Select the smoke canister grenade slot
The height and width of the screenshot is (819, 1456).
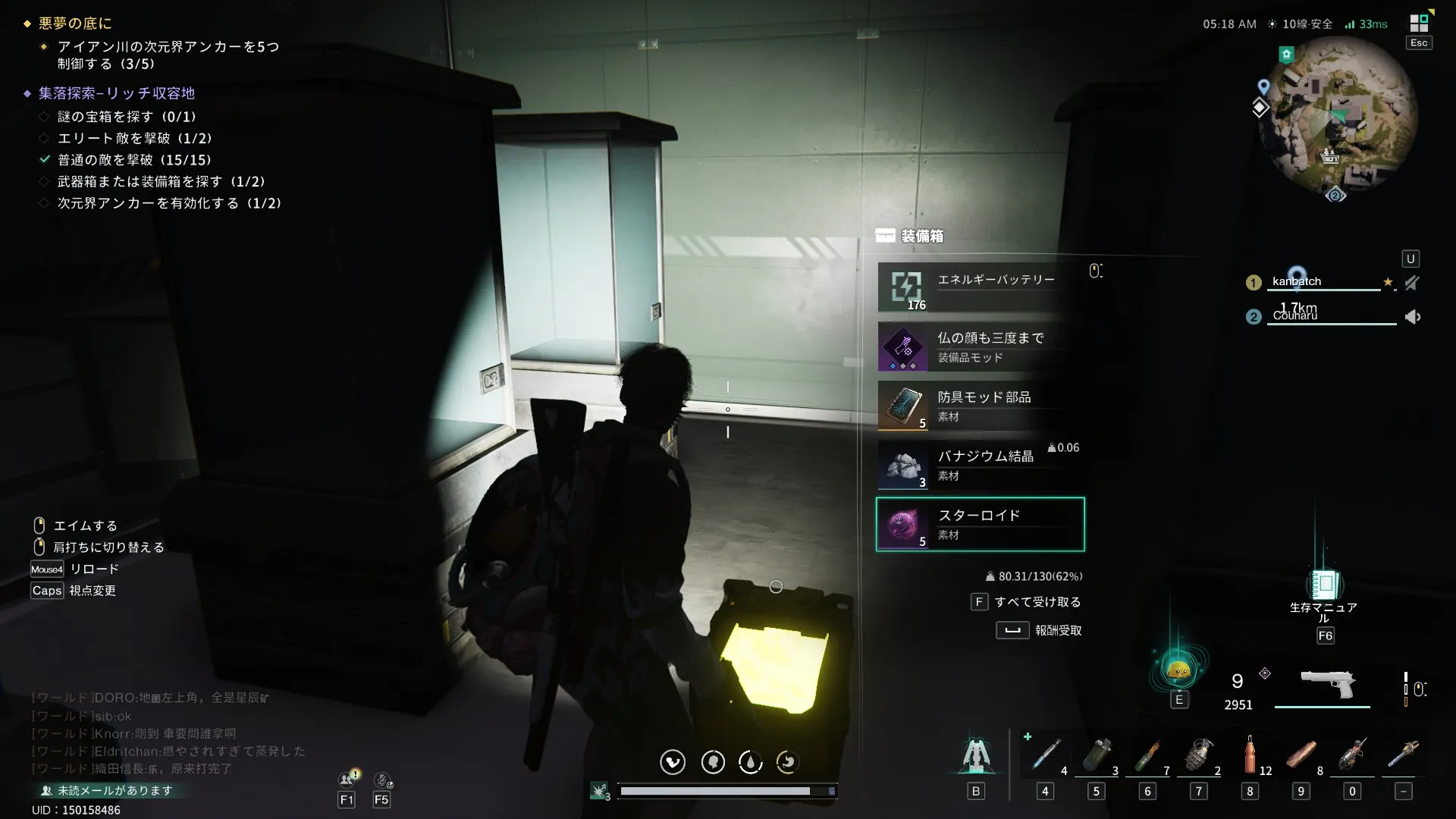pyautogui.click(x=1097, y=755)
